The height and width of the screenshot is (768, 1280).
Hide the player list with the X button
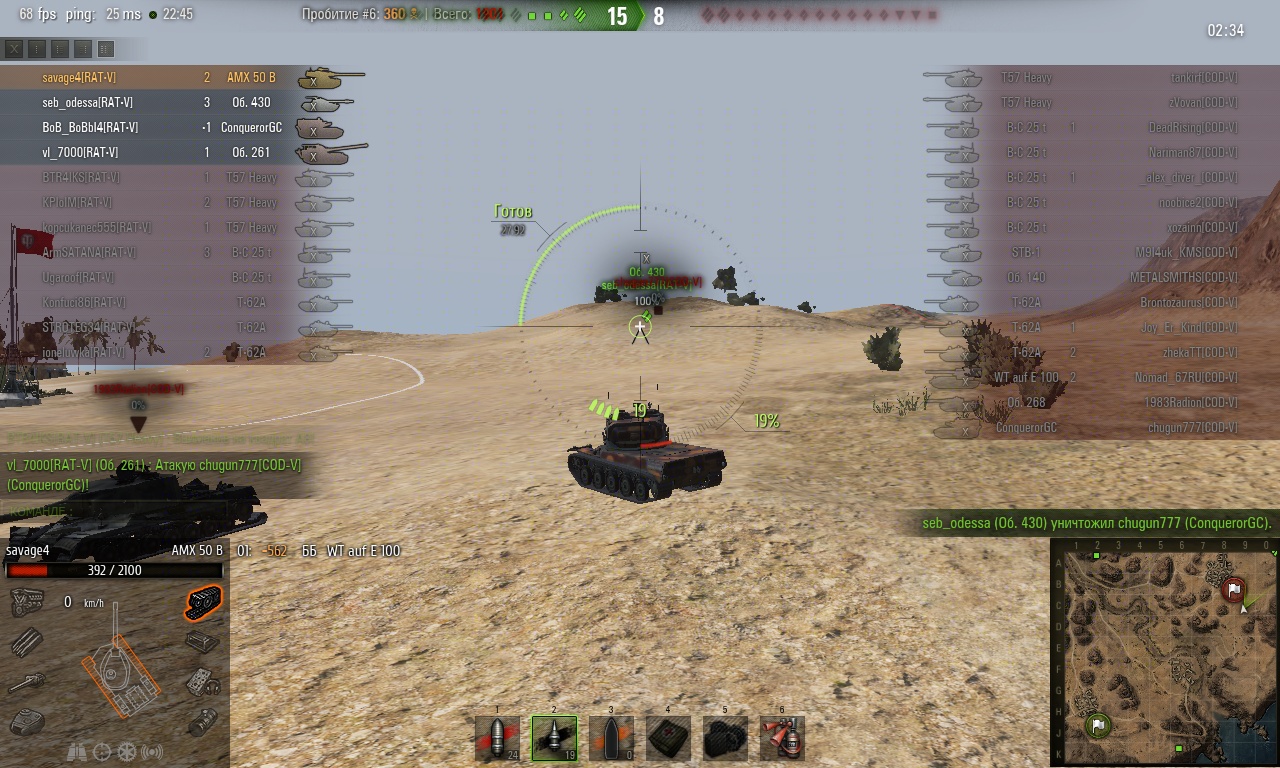(x=14, y=48)
